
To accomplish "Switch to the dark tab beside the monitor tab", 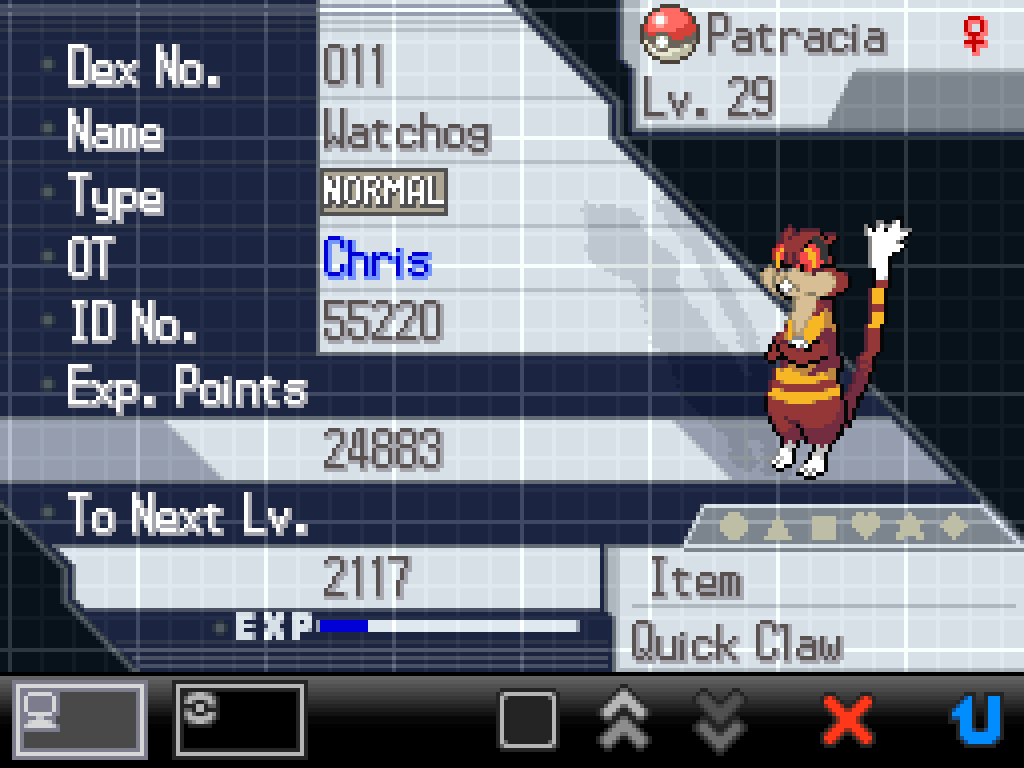I will (239, 718).
